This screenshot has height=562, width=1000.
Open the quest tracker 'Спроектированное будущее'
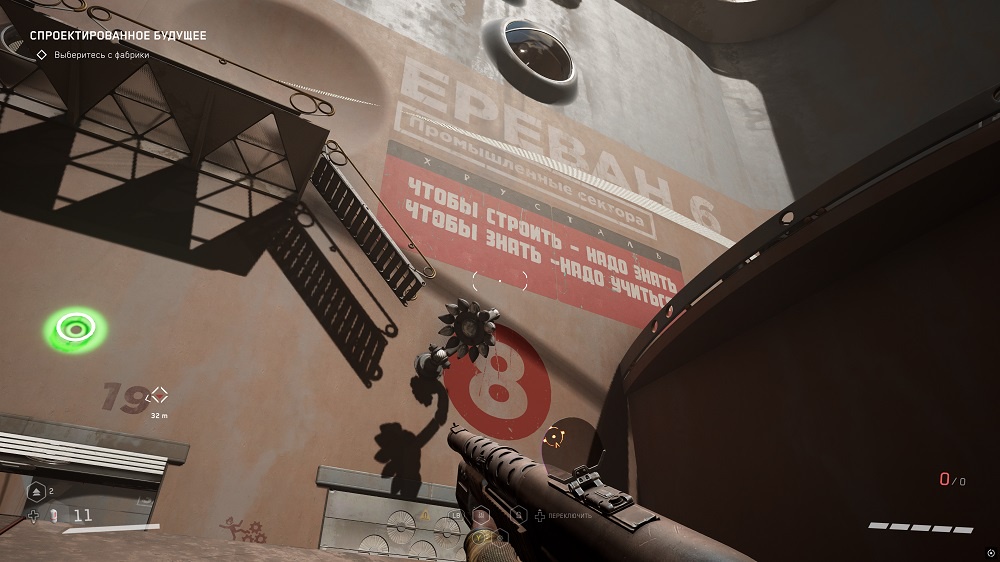(x=119, y=36)
